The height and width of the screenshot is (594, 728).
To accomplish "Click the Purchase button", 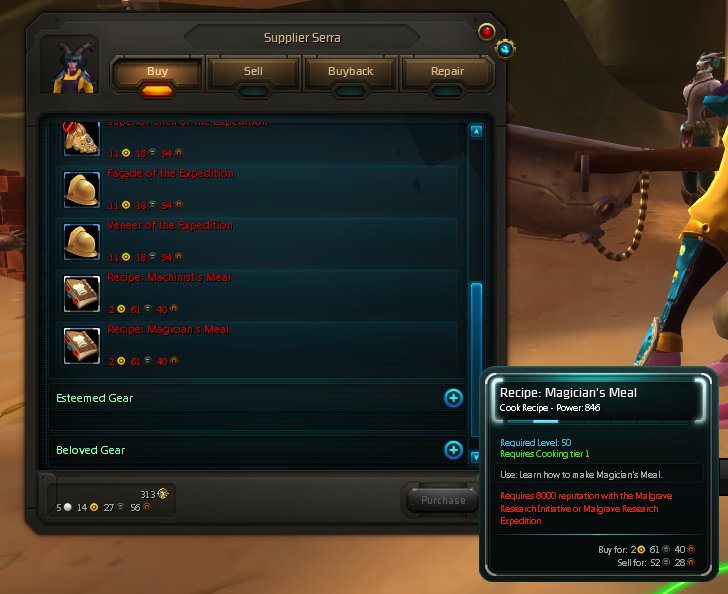I will point(443,500).
